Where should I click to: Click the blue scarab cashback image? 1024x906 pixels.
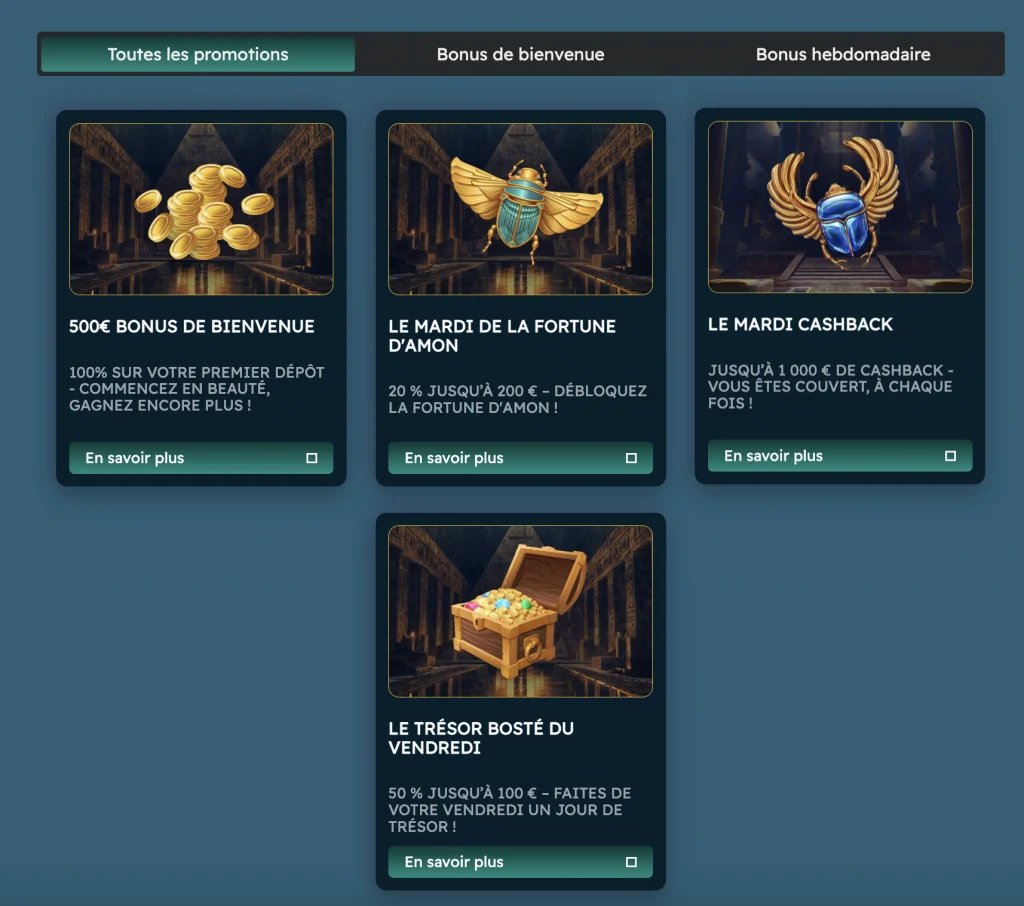point(839,207)
